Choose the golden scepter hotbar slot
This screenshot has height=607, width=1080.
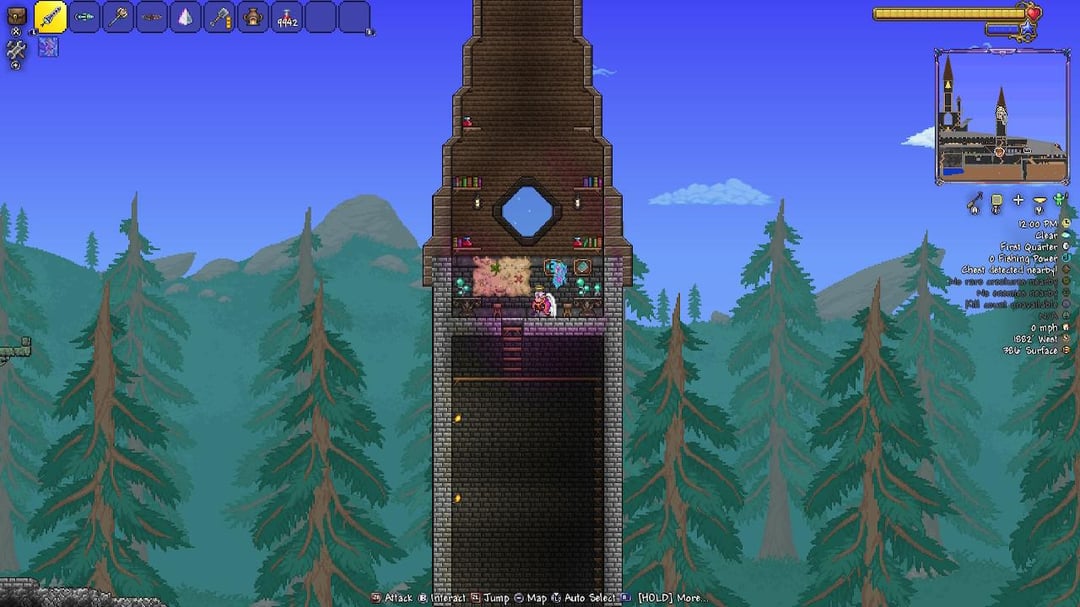[118, 17]
